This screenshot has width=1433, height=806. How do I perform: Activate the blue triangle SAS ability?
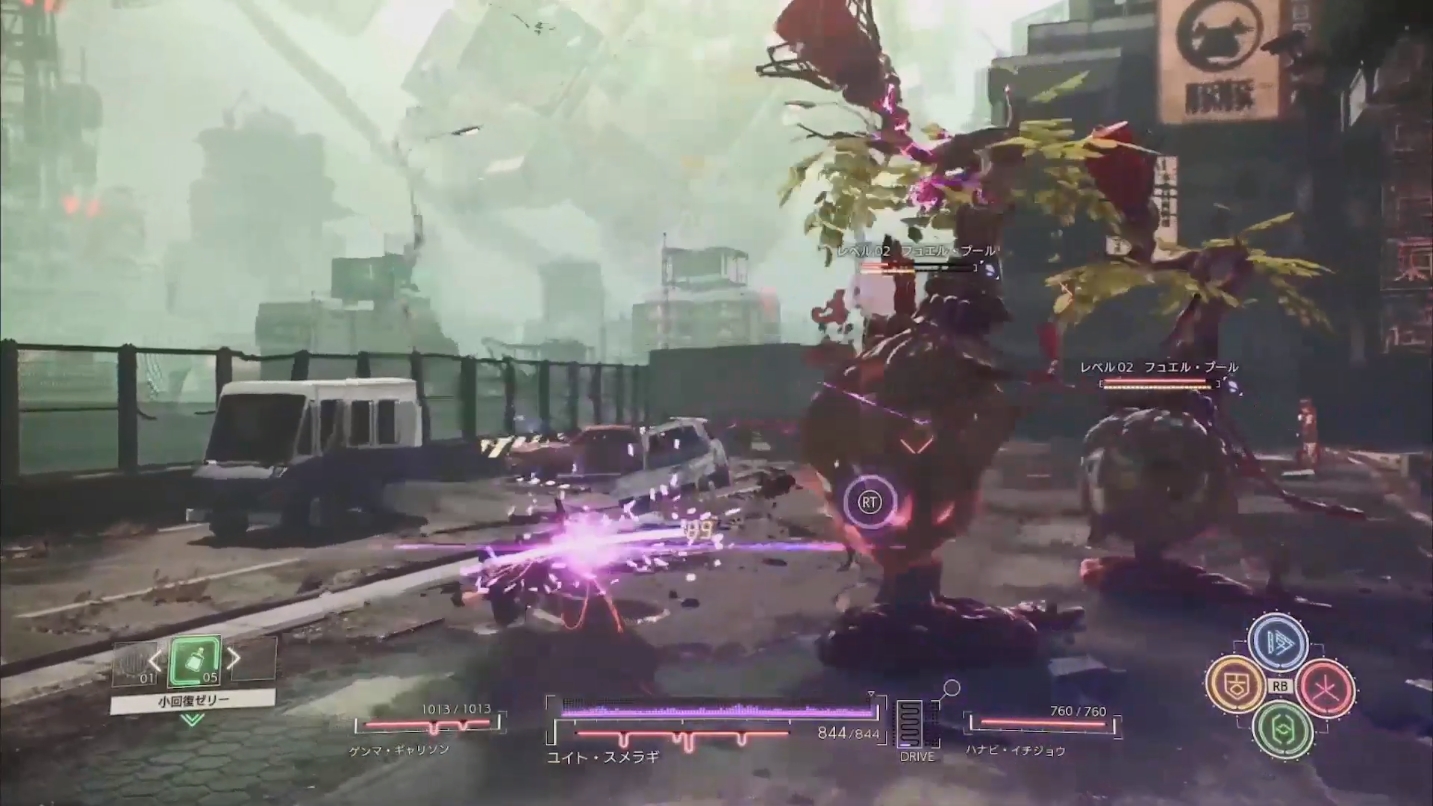tap(1278, 641)
